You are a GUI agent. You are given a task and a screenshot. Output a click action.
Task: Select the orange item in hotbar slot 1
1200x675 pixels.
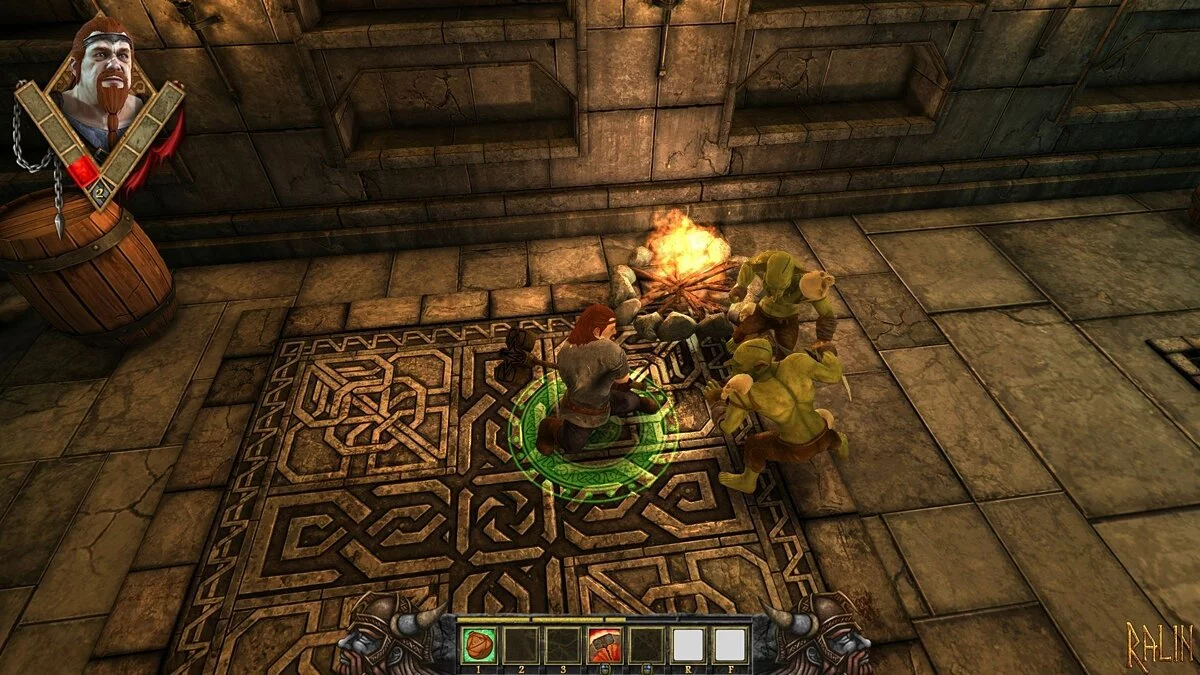click(x=477, y=645)
